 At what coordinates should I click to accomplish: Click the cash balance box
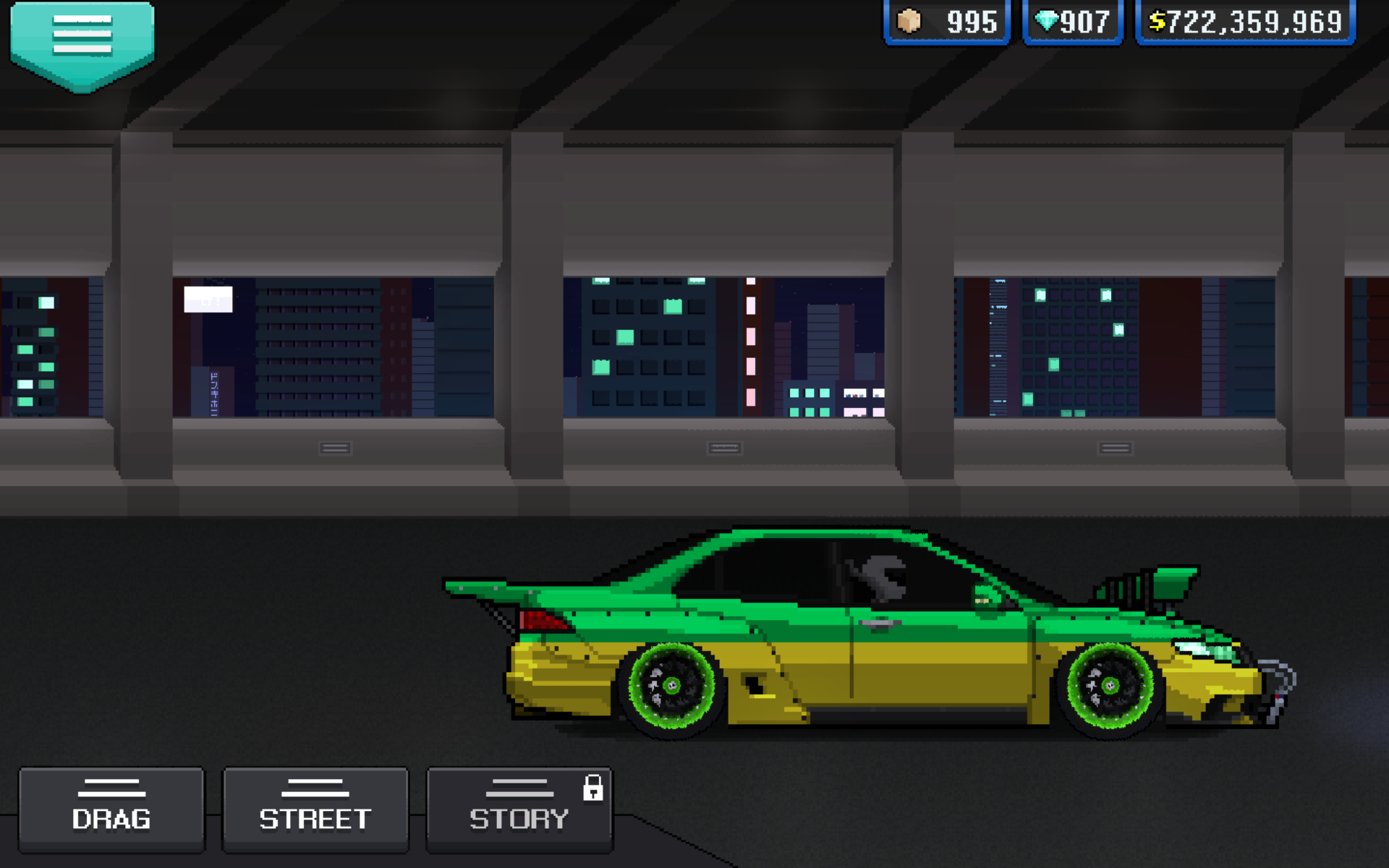[1245, 22]
